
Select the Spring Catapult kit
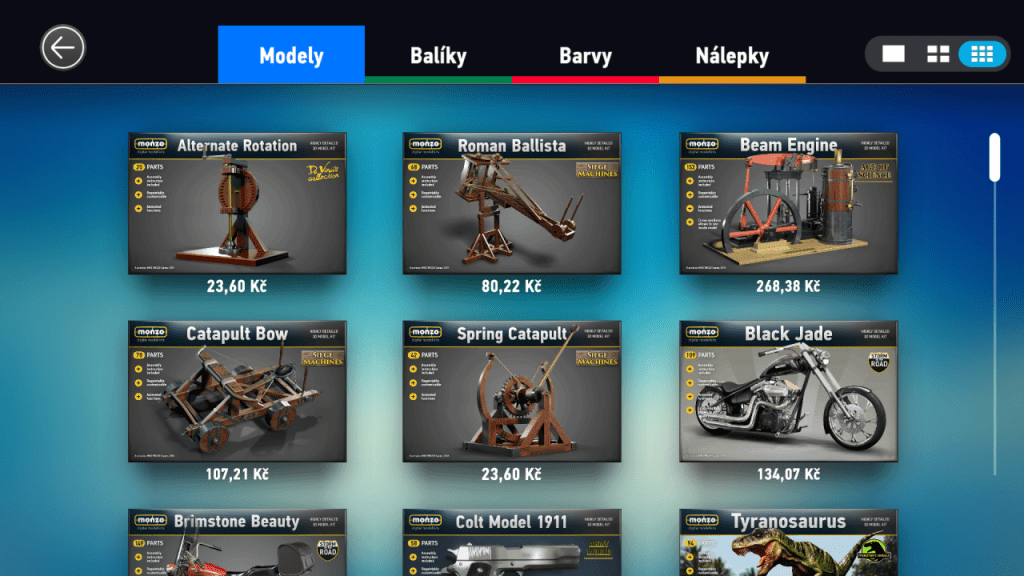click(512, 391)
